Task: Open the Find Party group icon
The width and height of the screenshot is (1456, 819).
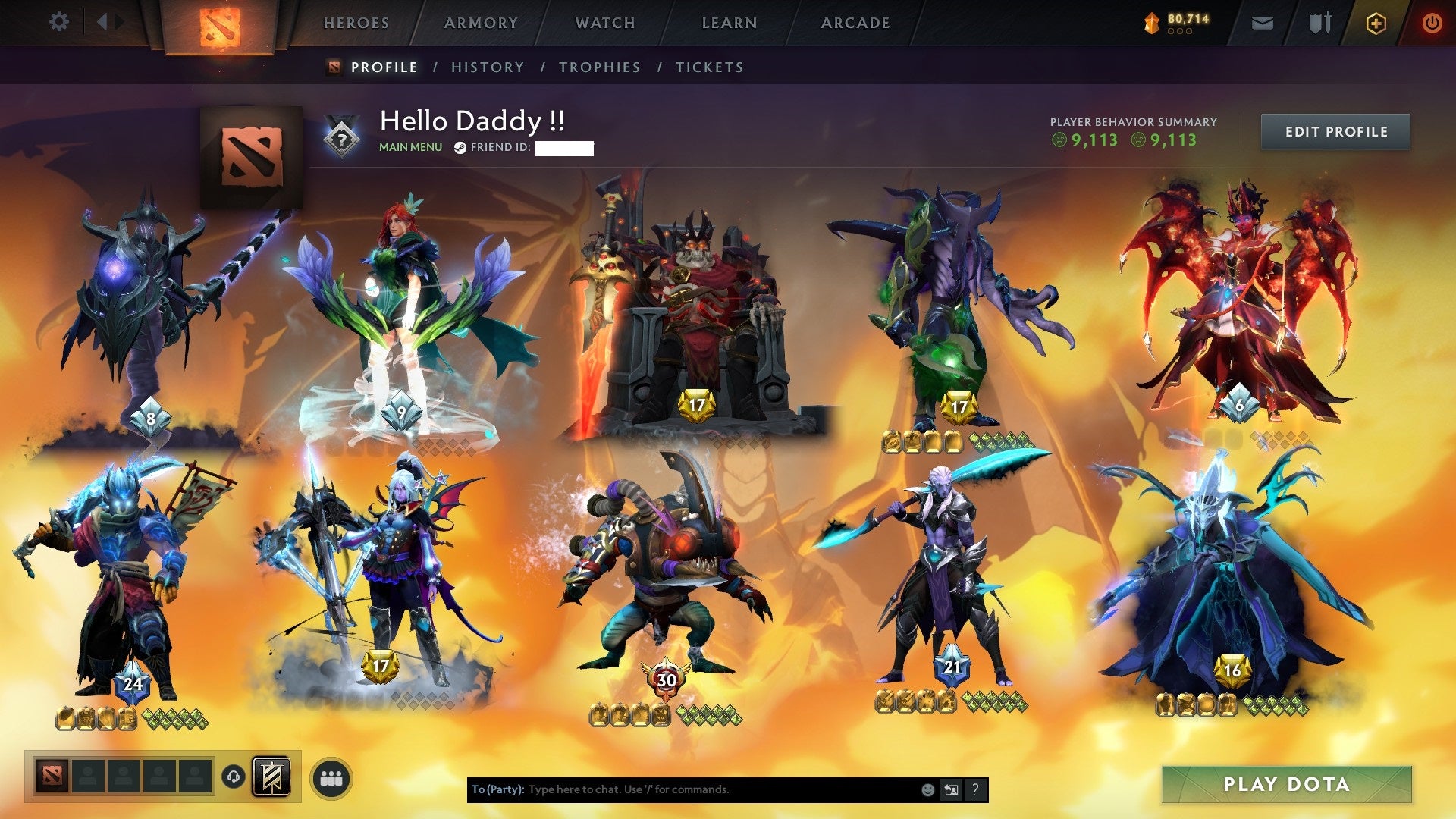Action: pos(331,777)
